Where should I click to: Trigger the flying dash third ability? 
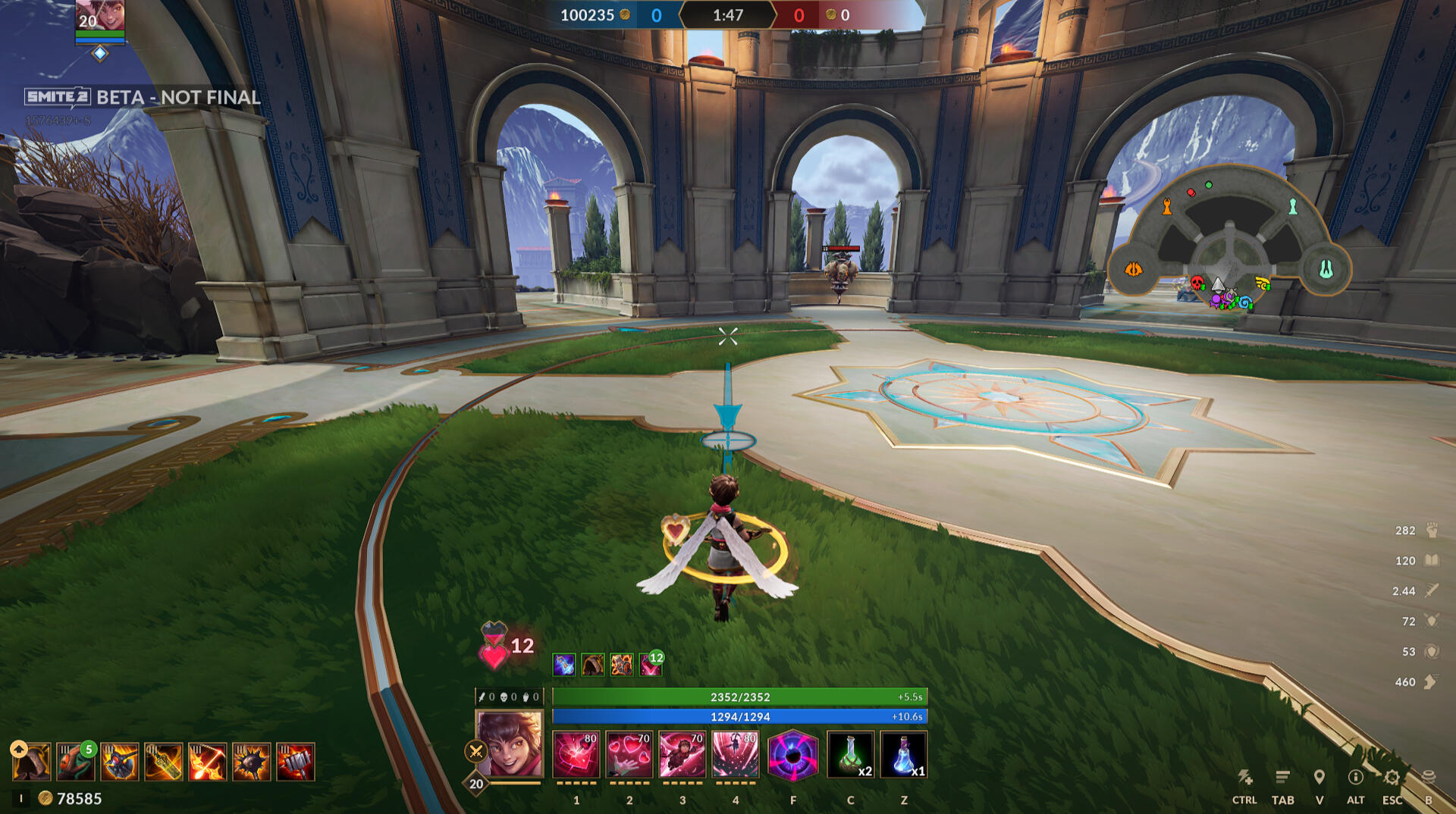(x=682, y=755)
